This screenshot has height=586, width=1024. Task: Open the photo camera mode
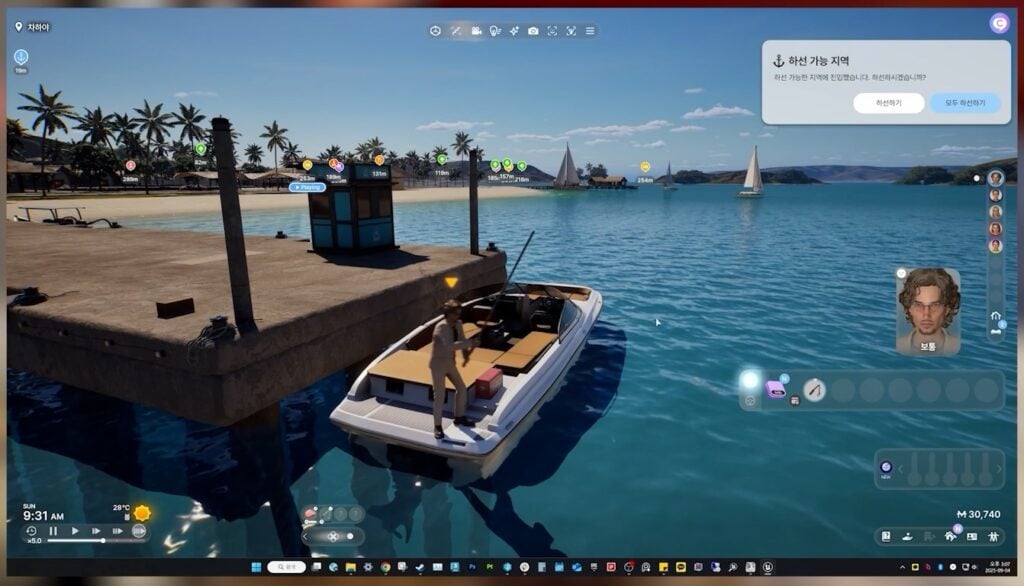[x=533, y=31]
